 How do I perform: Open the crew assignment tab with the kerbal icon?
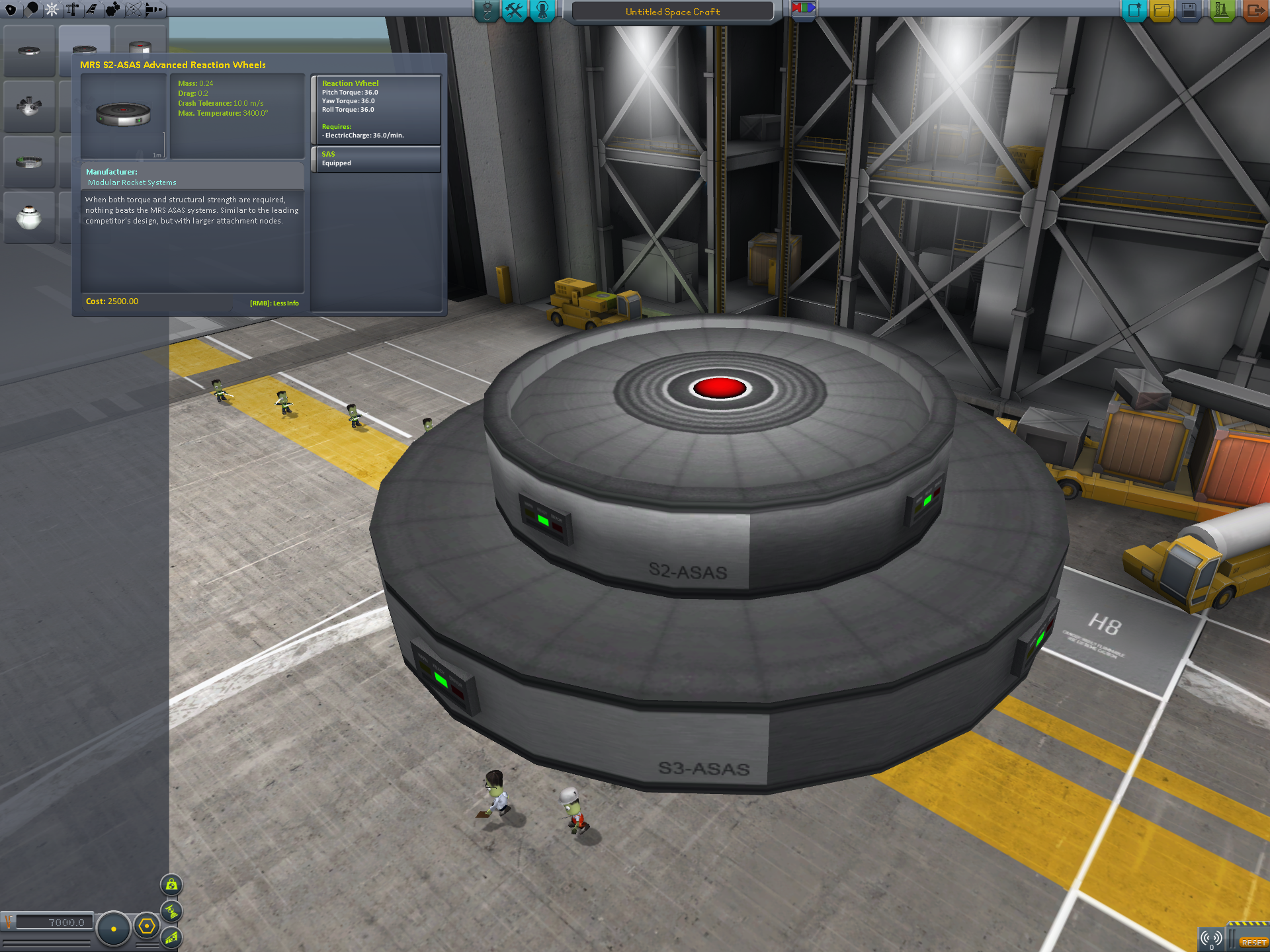point(542,11)
